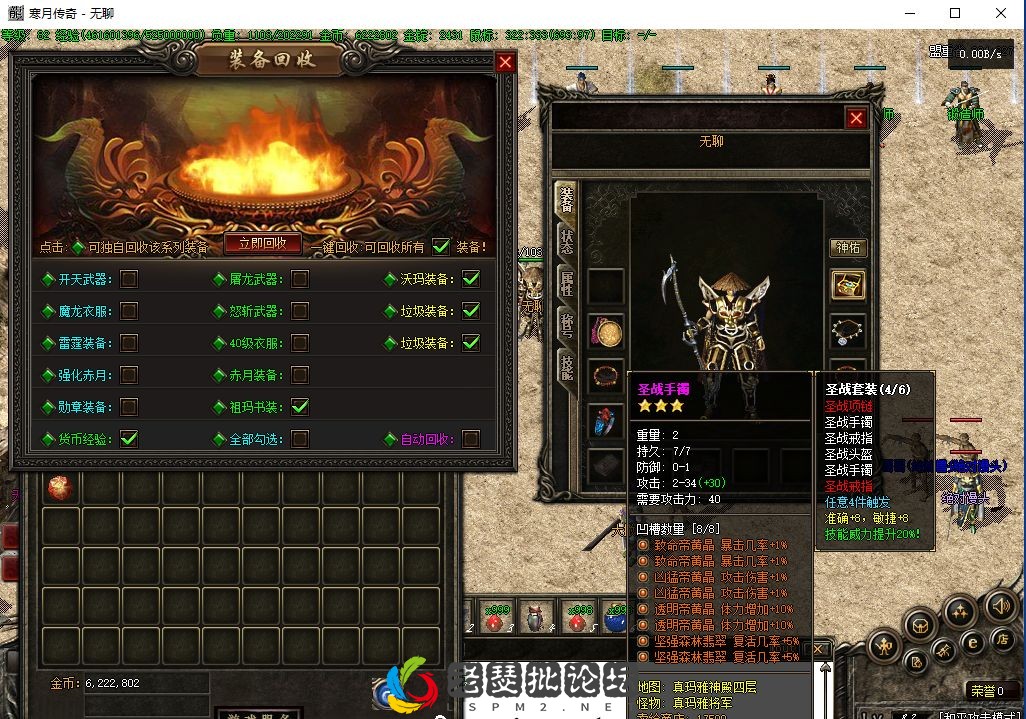Image resolution: width=1026 pixels, height=719 pixels.
Task: Toggle the 货币经验 checkbox off
Action: 129,438
